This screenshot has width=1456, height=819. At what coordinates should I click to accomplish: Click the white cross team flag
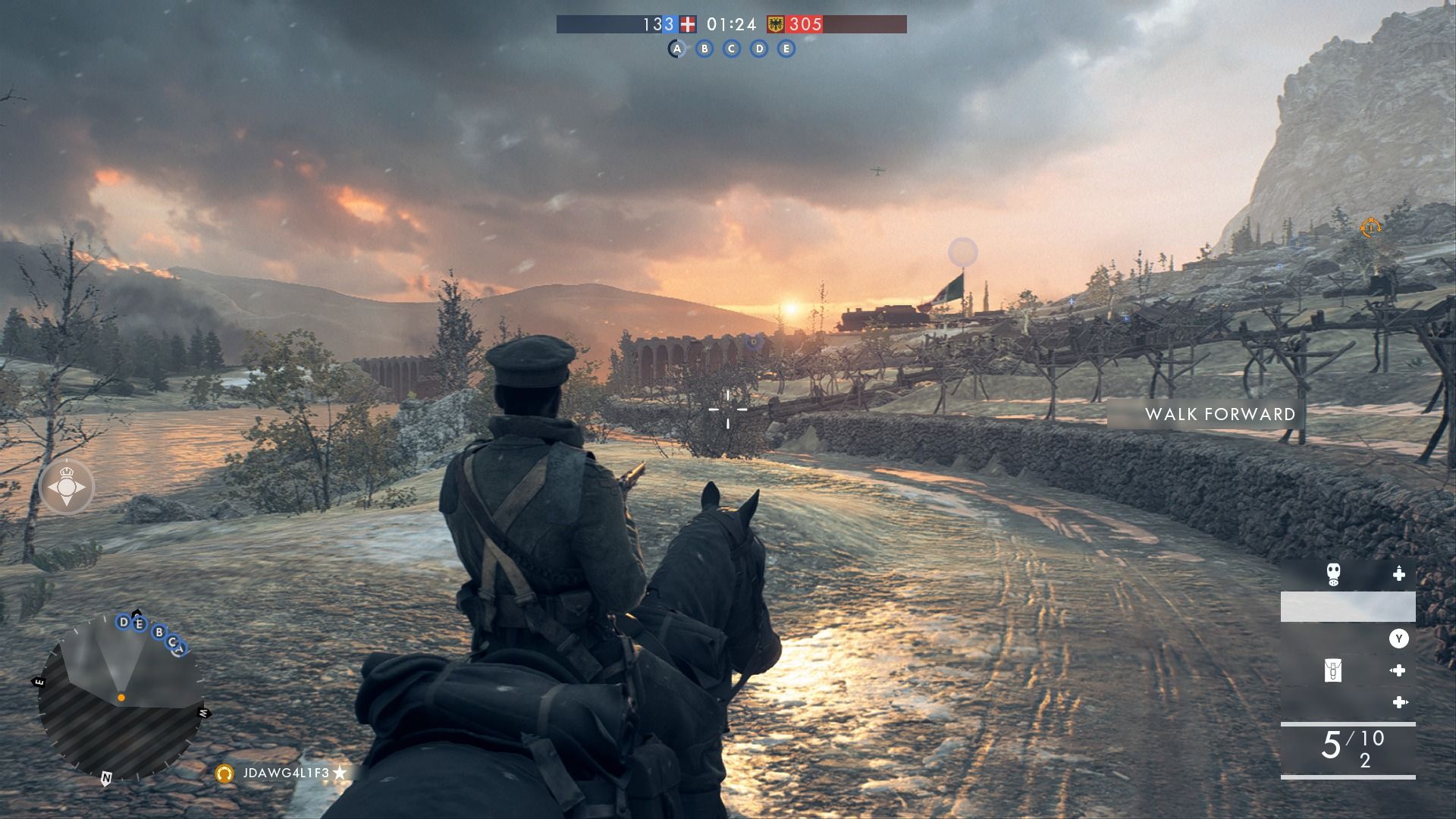point(688,24)
